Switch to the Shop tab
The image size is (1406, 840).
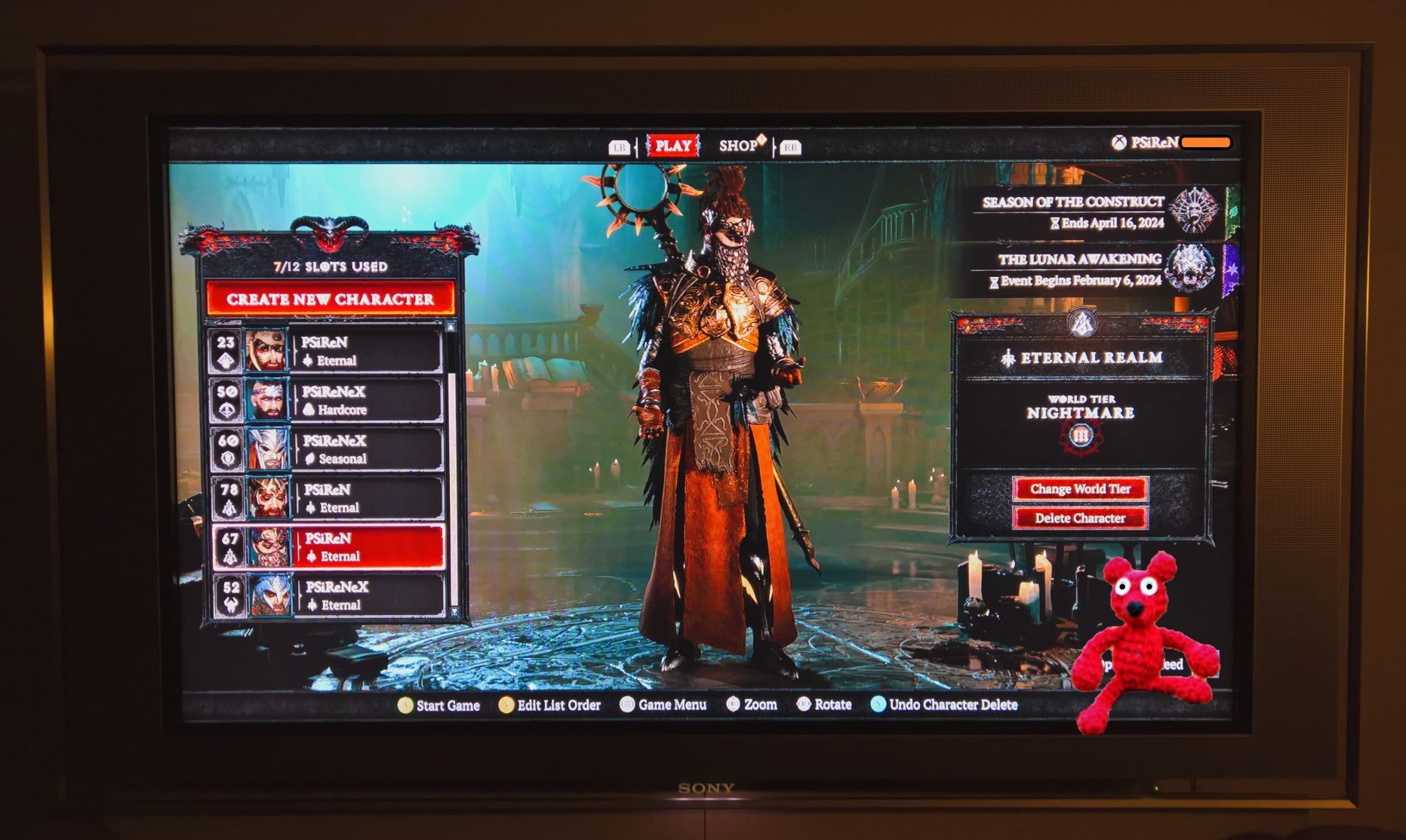point(739,146)
